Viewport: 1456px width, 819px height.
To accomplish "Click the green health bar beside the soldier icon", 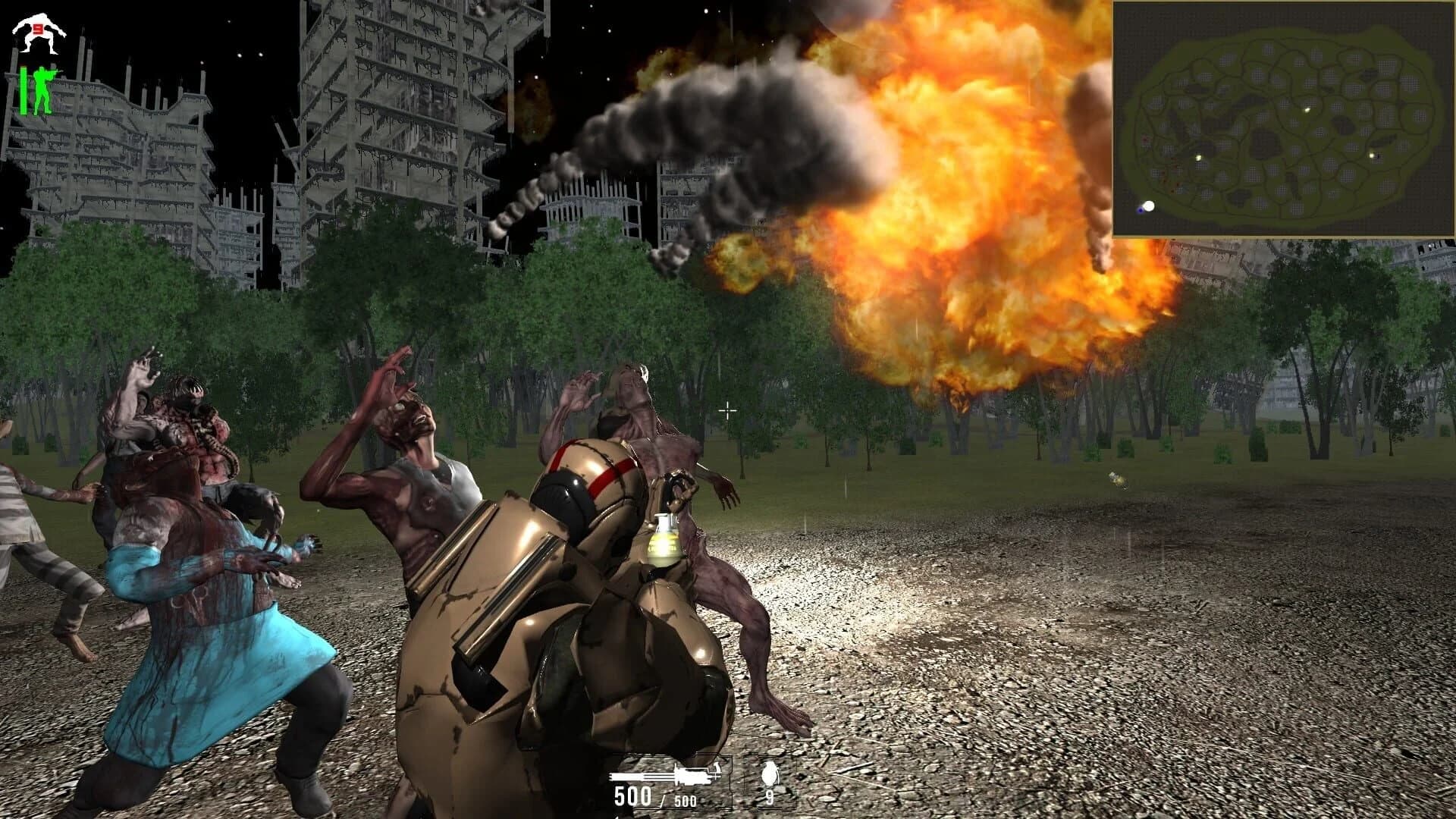I will point(24,89).
